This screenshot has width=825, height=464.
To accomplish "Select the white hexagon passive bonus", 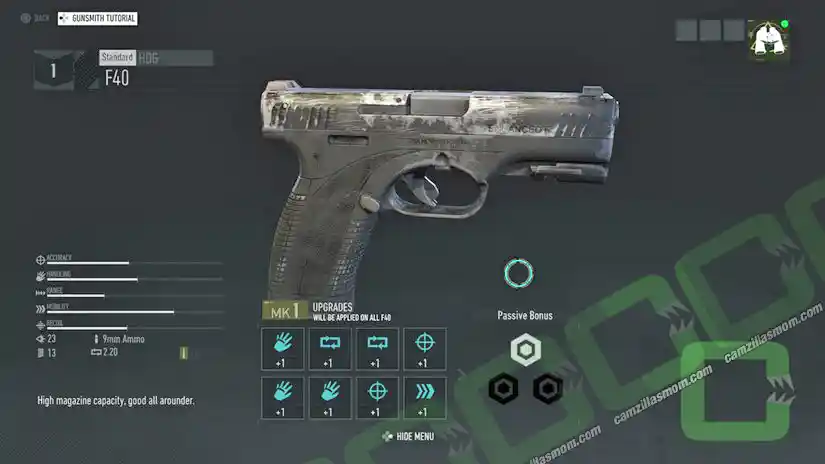I will [x=525, y=349].
